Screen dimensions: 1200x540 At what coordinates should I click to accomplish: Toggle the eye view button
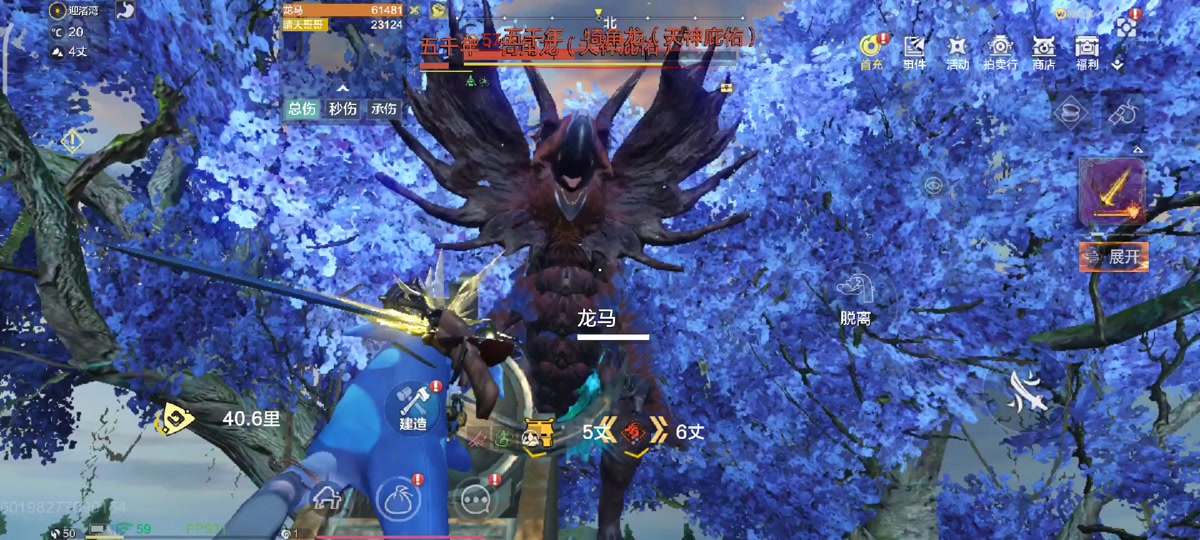tap(933, 184)
